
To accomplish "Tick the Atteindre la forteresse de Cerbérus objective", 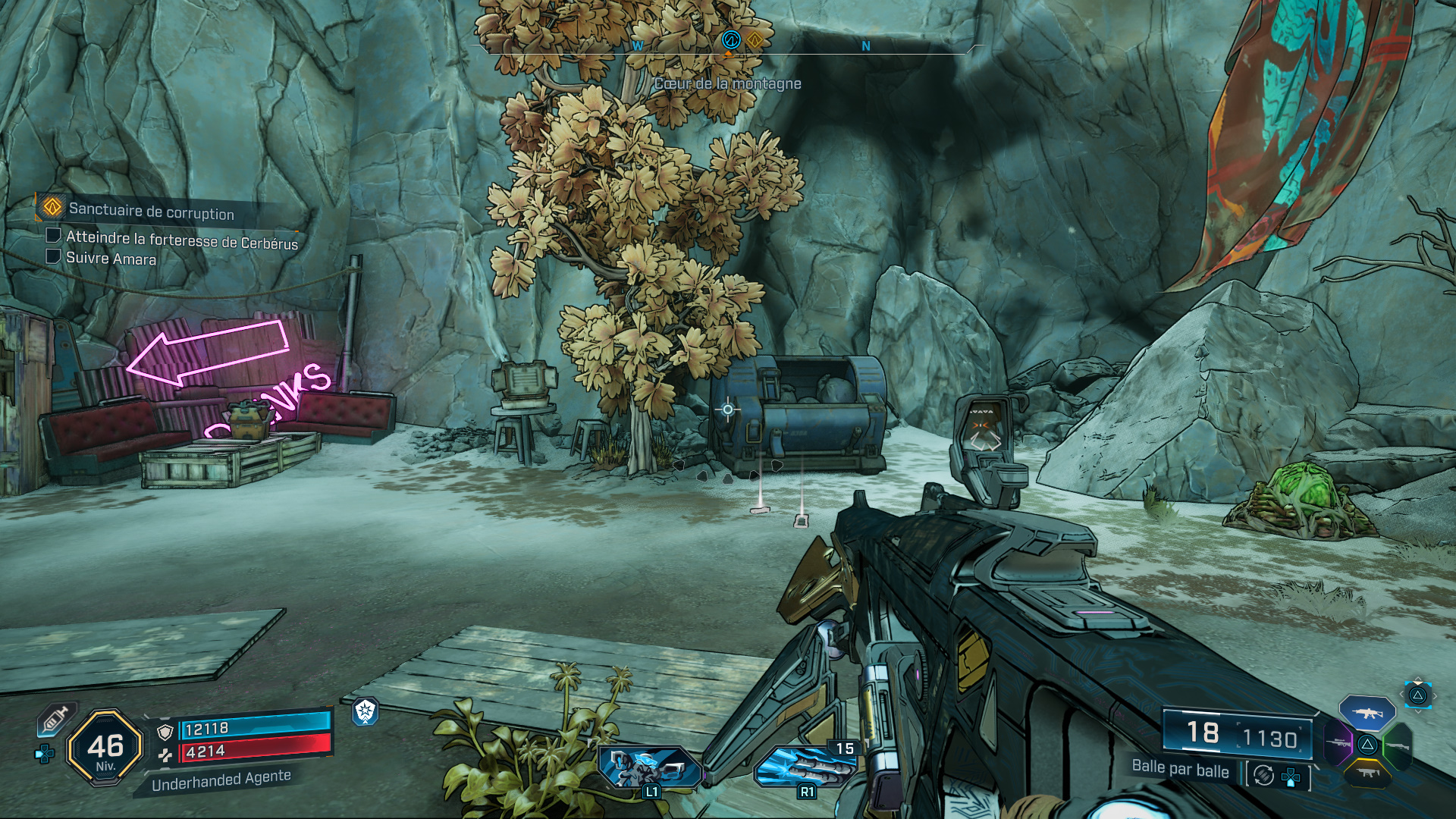I will (53, 235).
